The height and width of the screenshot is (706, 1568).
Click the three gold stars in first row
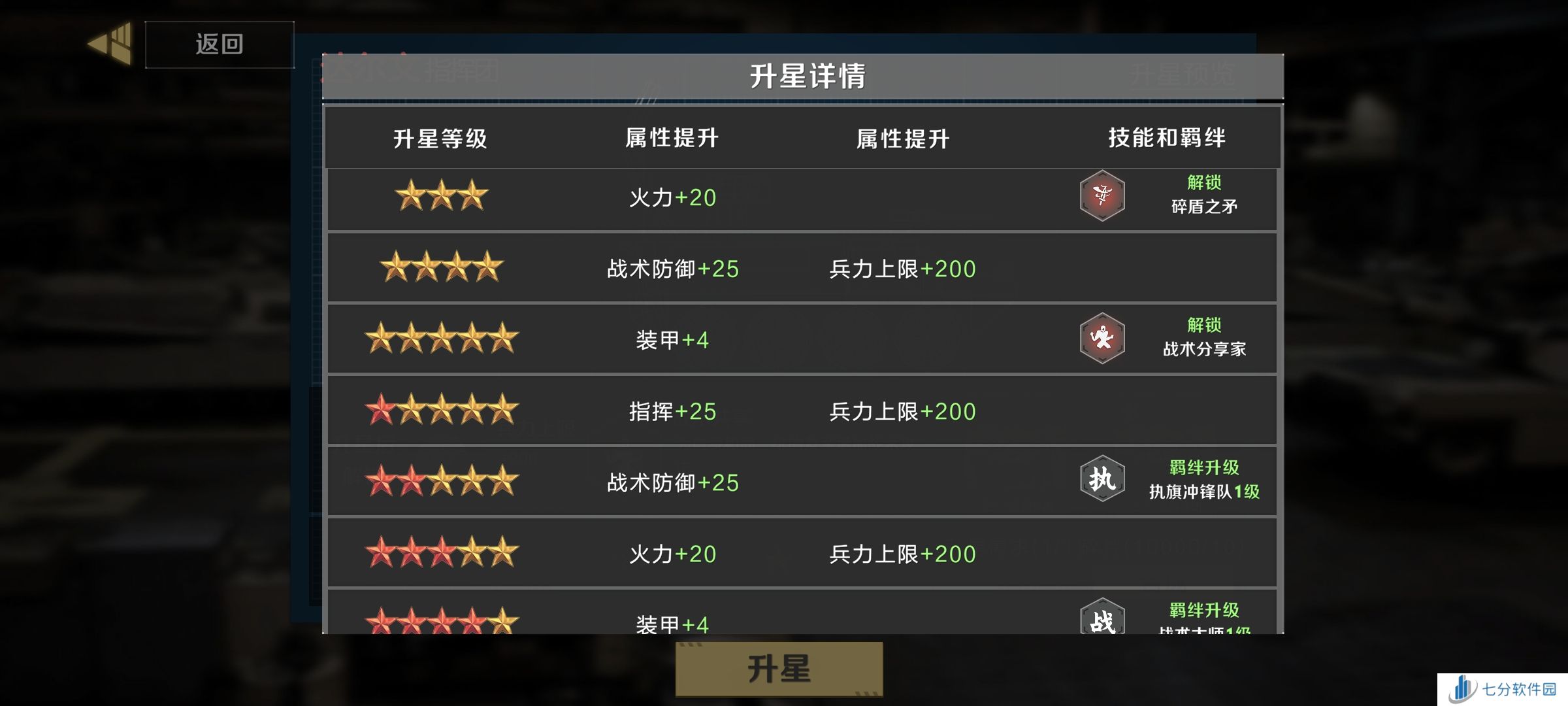(441, 196)
